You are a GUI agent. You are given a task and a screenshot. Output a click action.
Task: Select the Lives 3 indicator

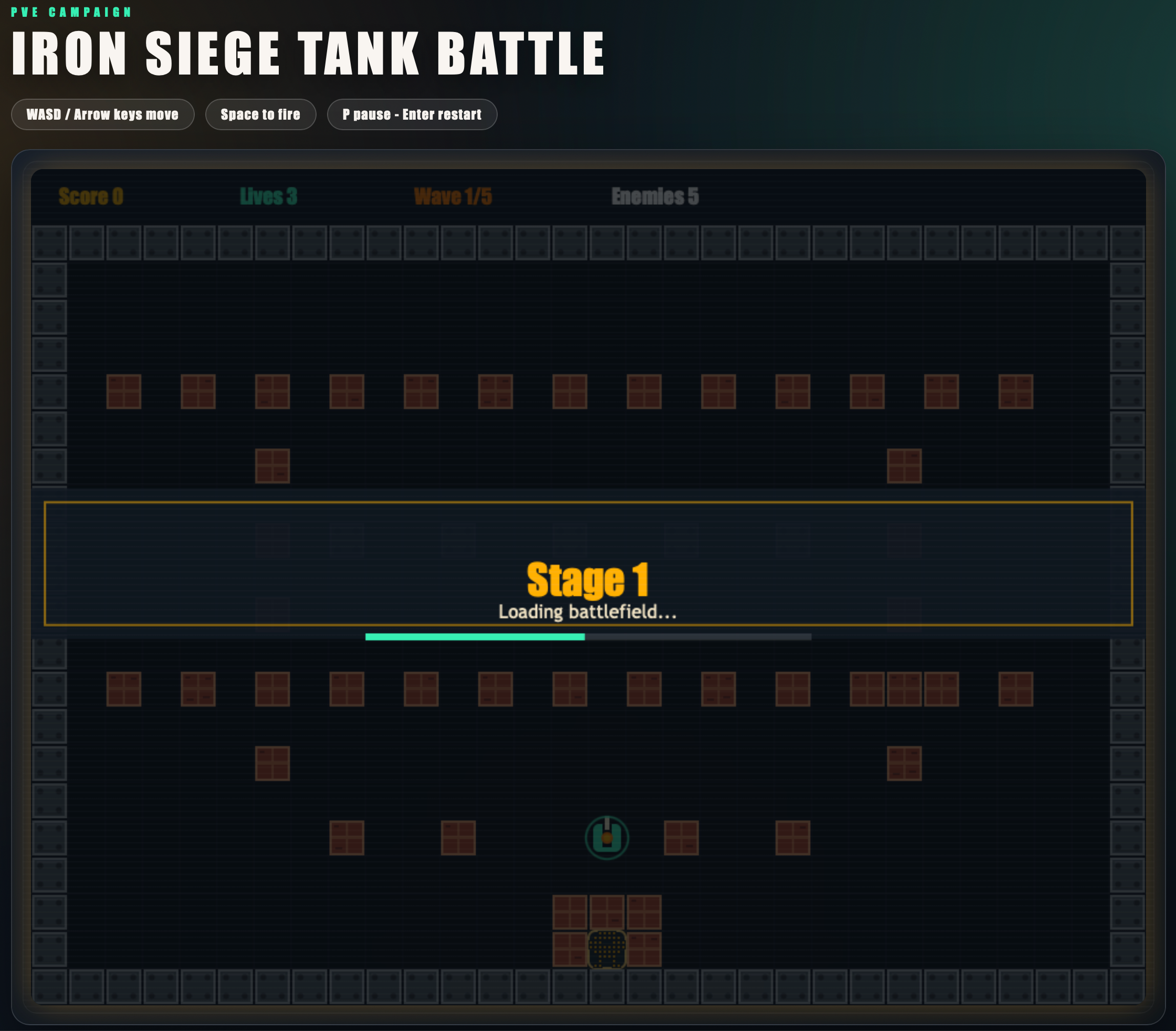pos(268,197)
